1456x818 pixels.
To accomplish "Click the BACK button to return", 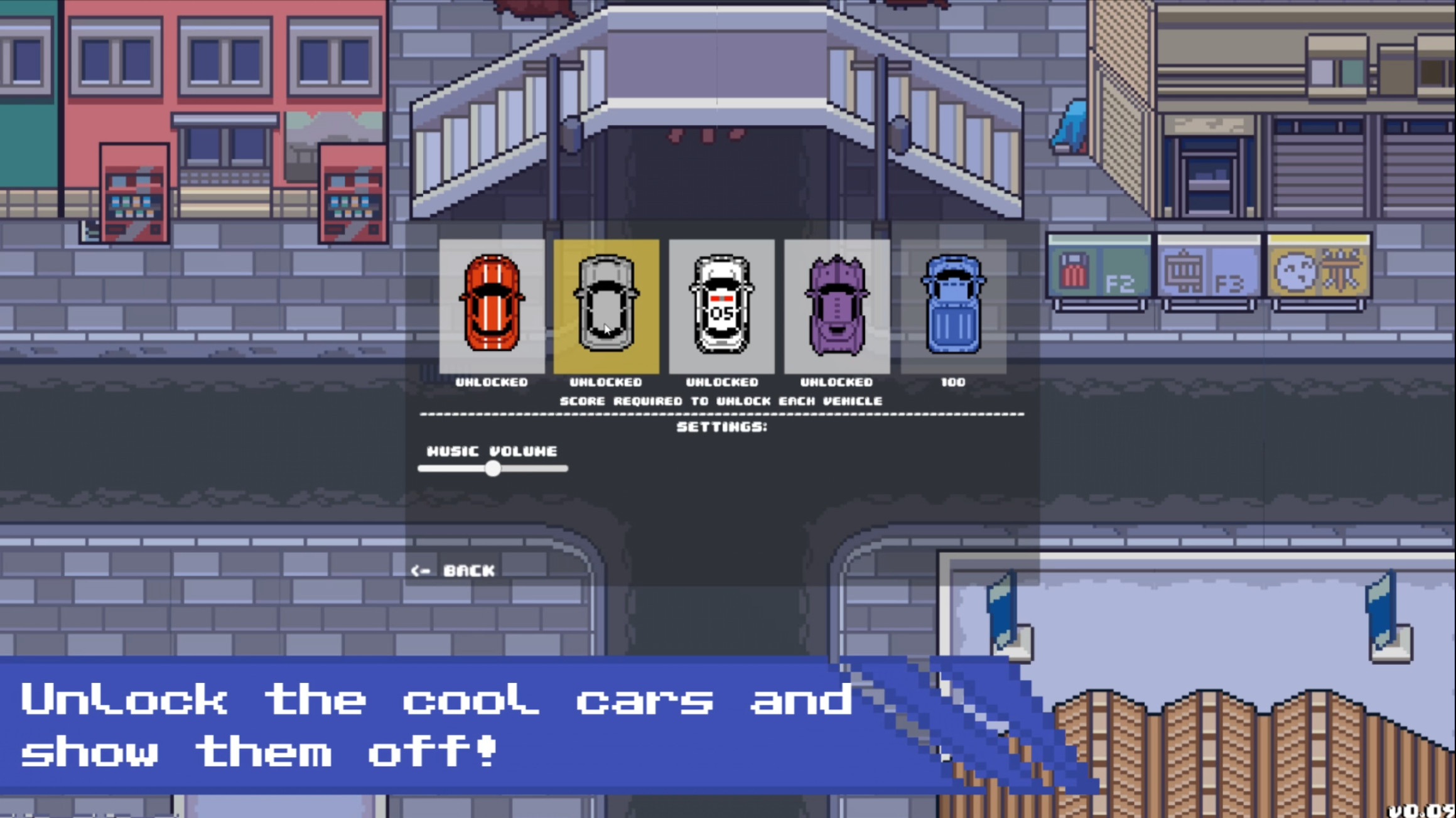I will (x=453, y=571).
